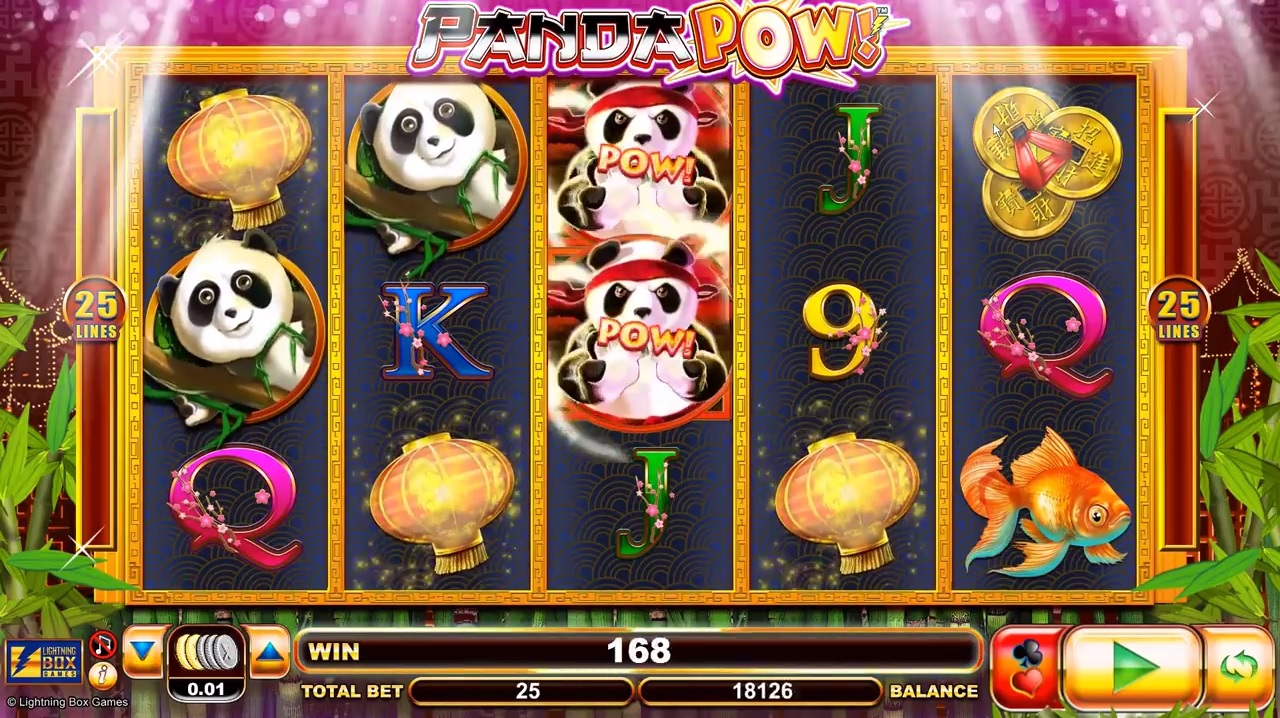Image resolution: width=1280 pixels, height=718 pixels.
Task: Toggle the music mute icon
Action: coord(101,645)
